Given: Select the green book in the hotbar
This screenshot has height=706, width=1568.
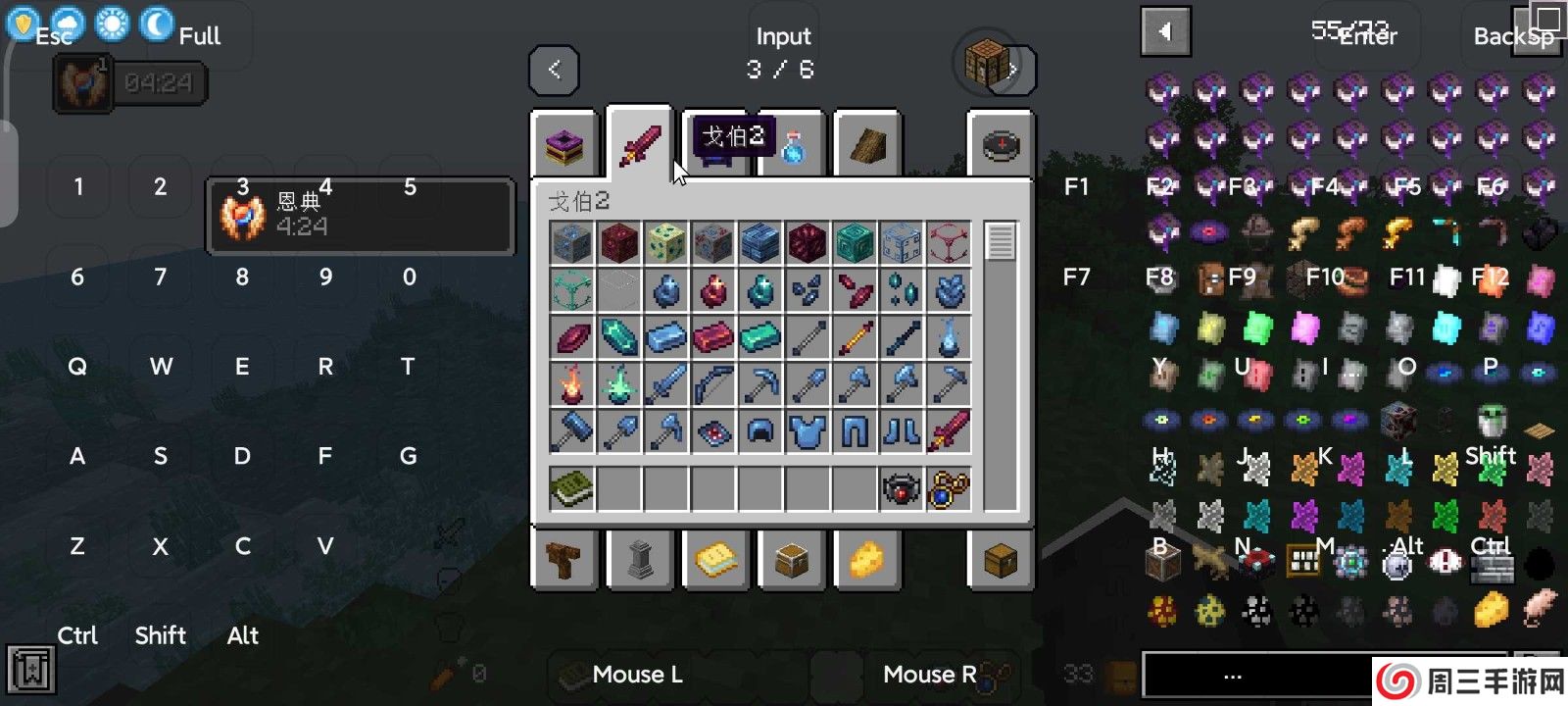Looking at the screenshot, I should [x=572, y=488].
